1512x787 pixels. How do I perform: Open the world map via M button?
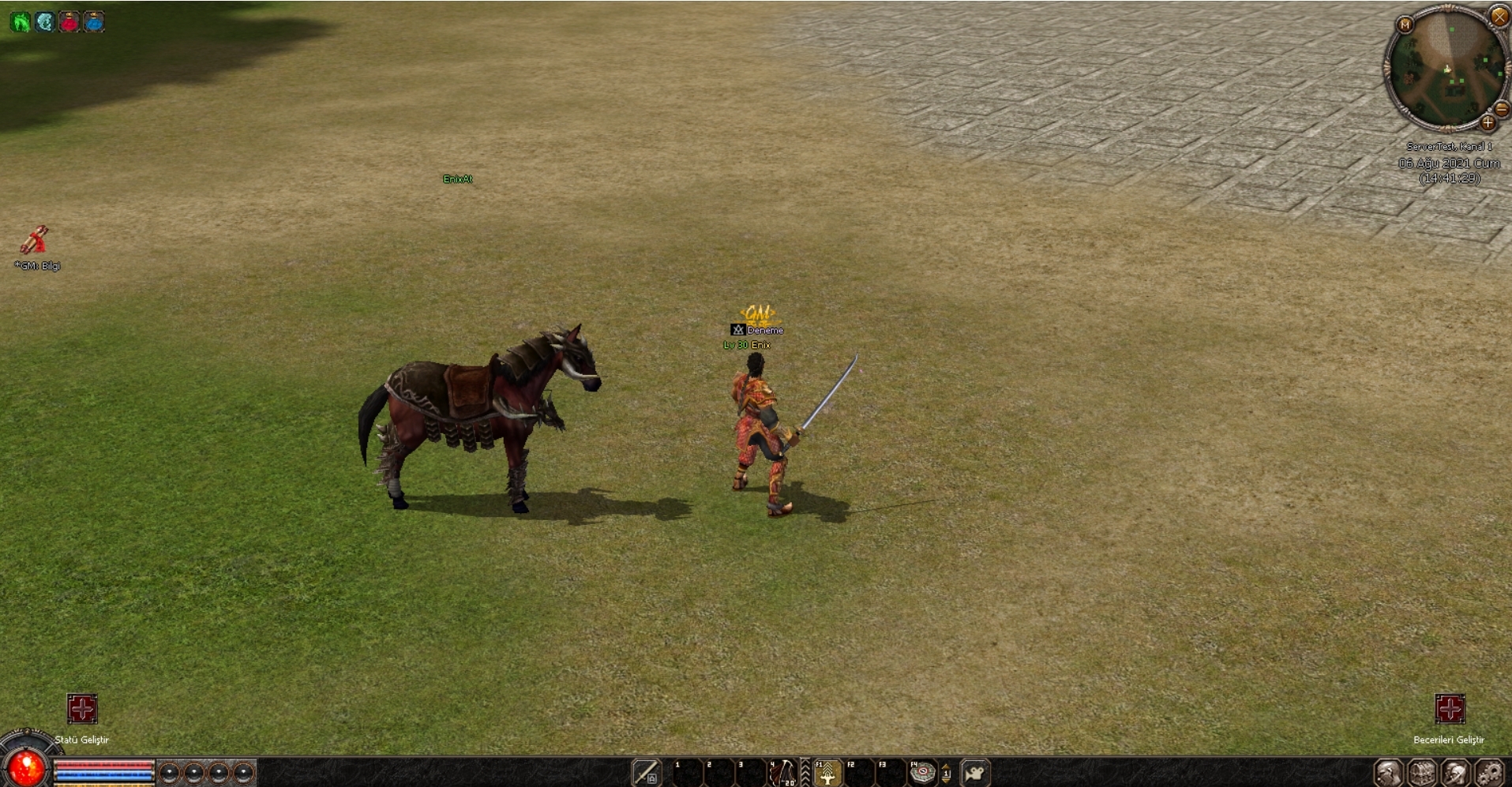click(x=1405, y=25)
